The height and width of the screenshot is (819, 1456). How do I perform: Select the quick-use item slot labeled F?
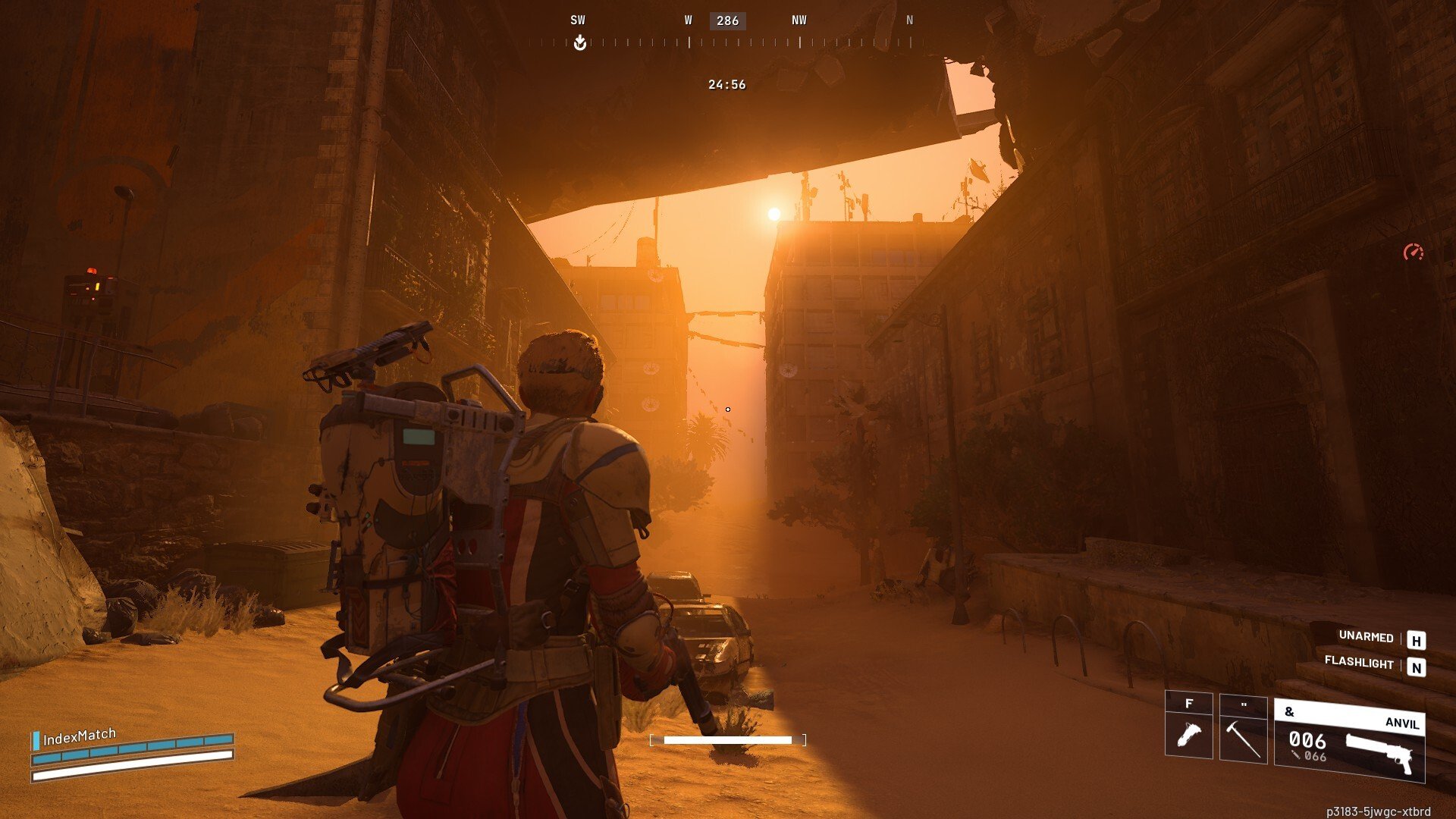click(1188, 726)
